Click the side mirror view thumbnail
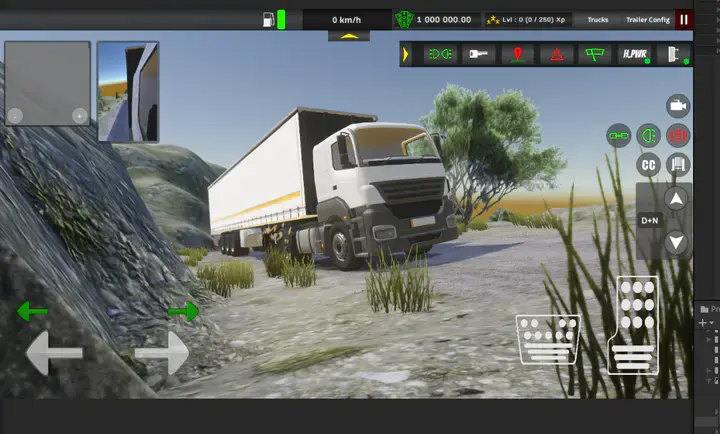 point(128,91)
